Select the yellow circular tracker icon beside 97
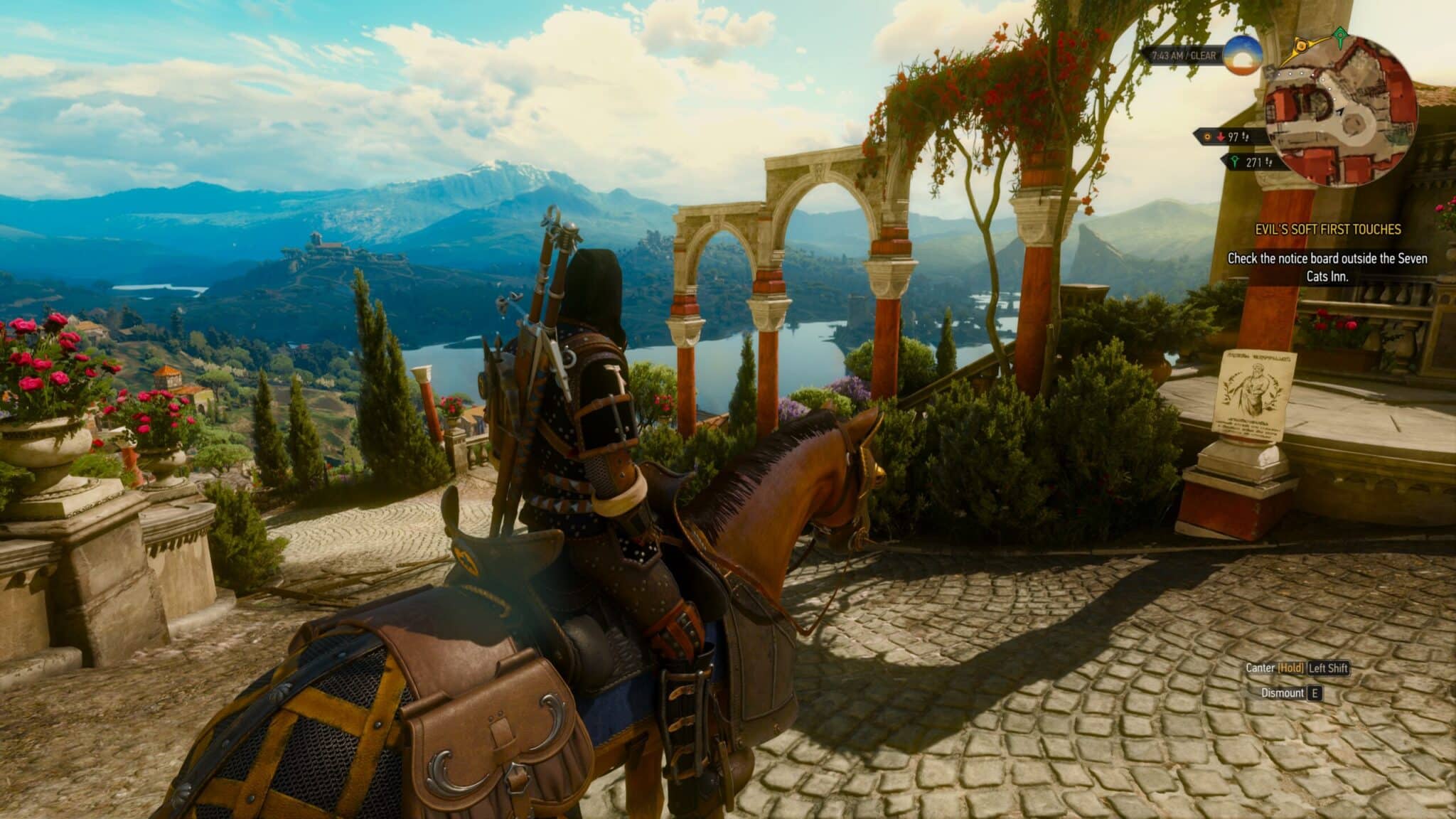 click(1208, 136)
